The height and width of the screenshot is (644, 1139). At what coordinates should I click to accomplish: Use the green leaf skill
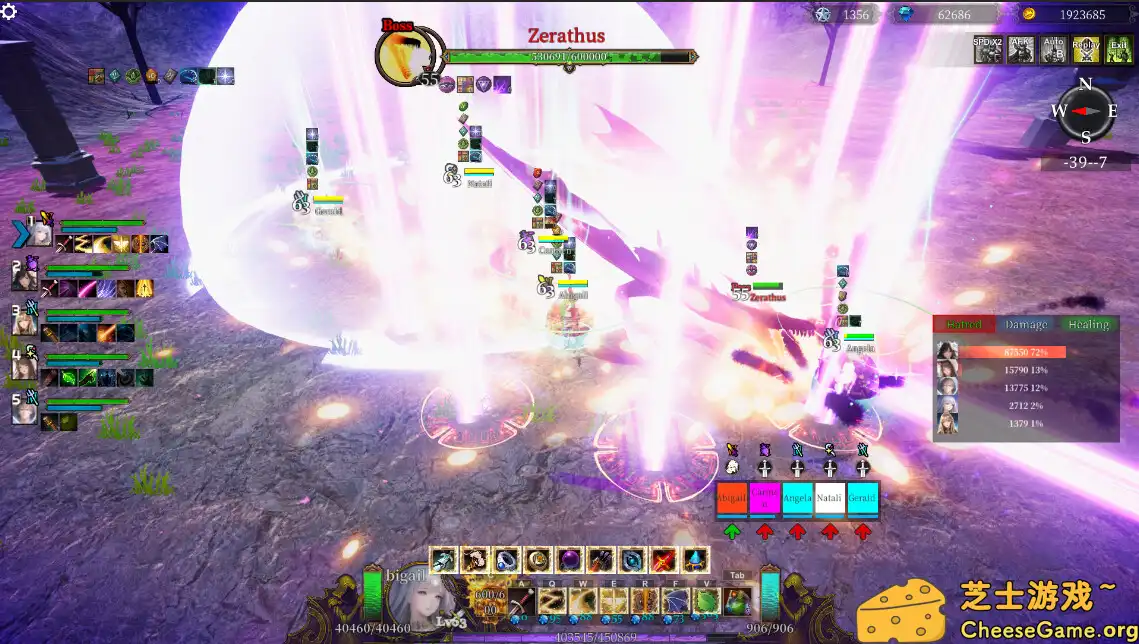click(x=707, y=602)
